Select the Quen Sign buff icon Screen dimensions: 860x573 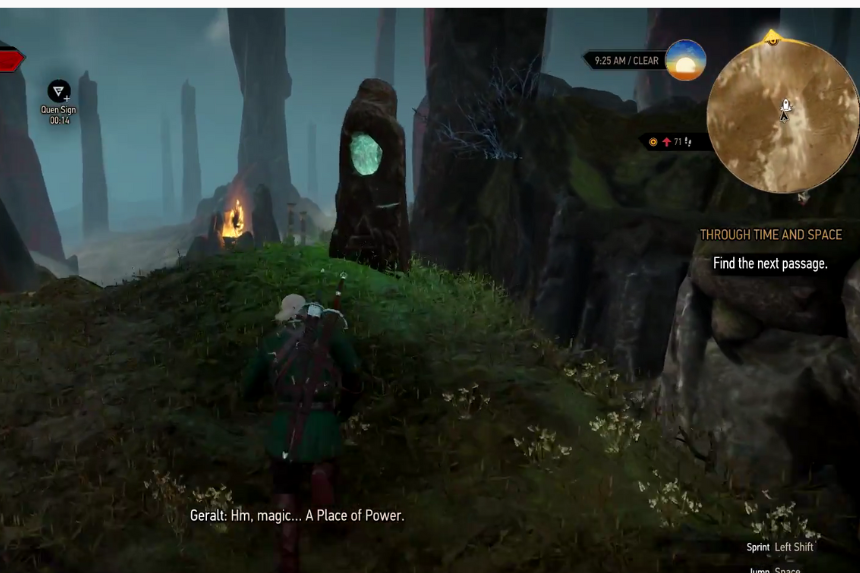(59, 91)
